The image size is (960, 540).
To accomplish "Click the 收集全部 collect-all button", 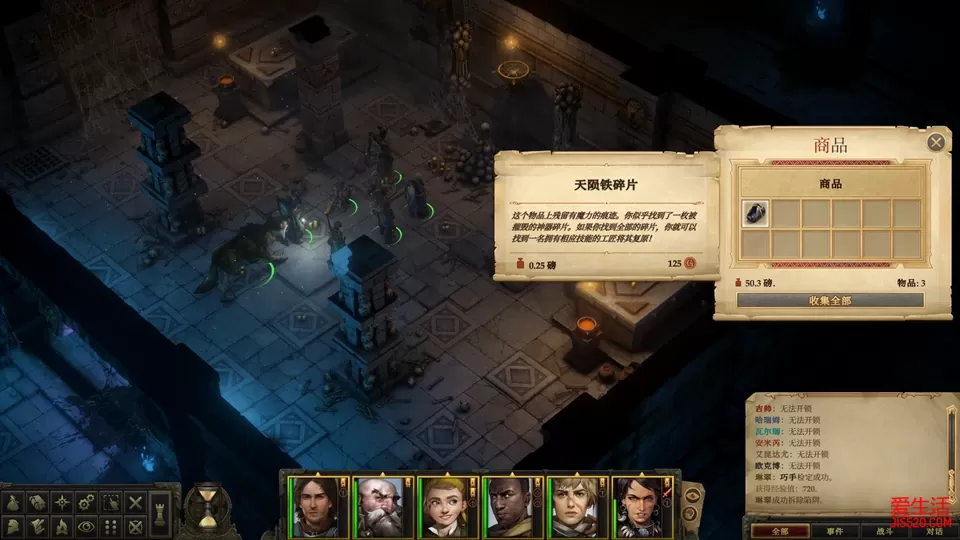I will click(x=829, y=300).
